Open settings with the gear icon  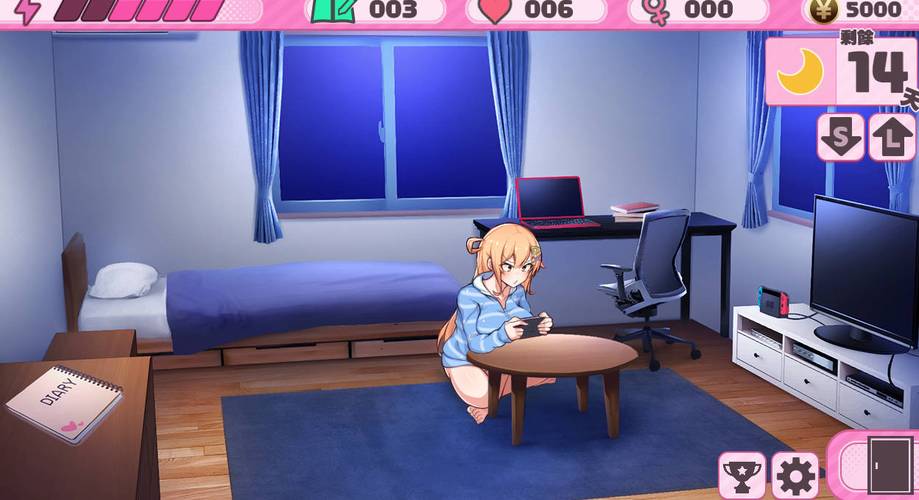(795, 474)
